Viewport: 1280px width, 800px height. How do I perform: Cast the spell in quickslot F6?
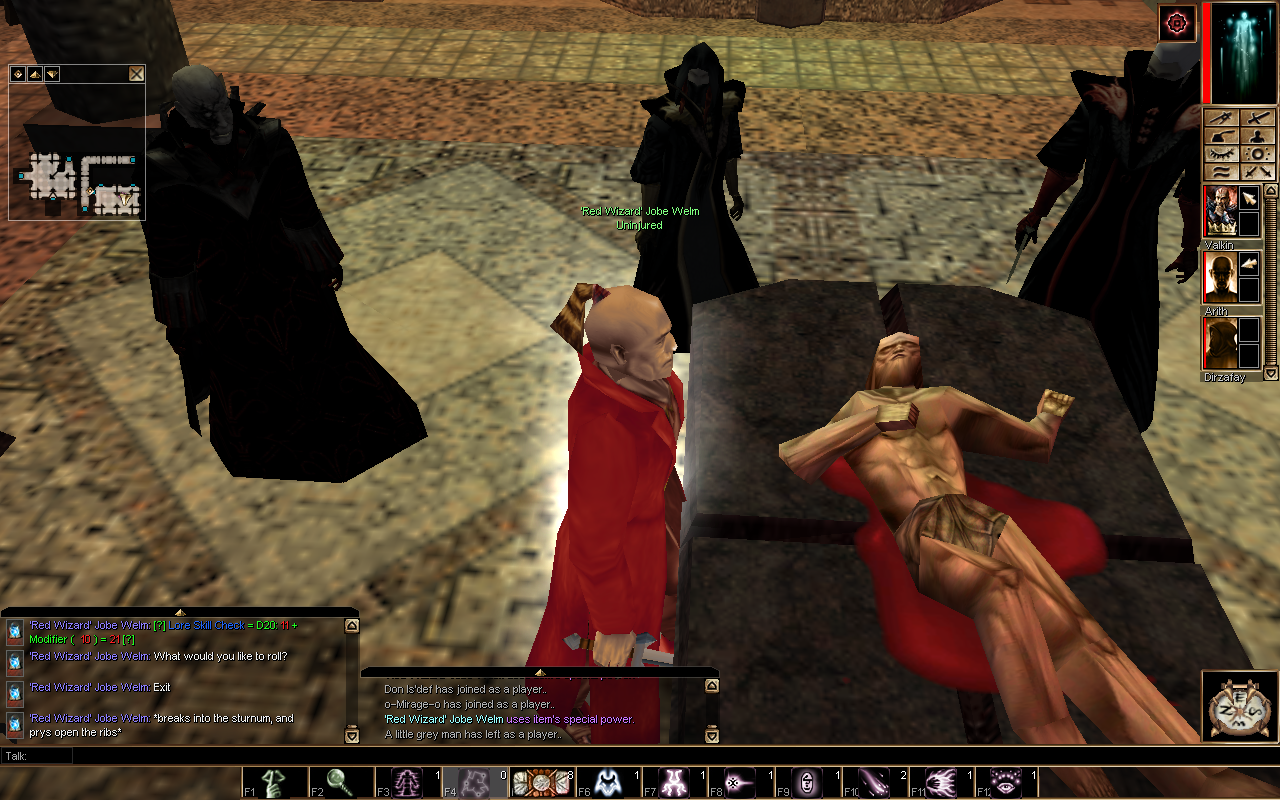[x=610, y=781]
